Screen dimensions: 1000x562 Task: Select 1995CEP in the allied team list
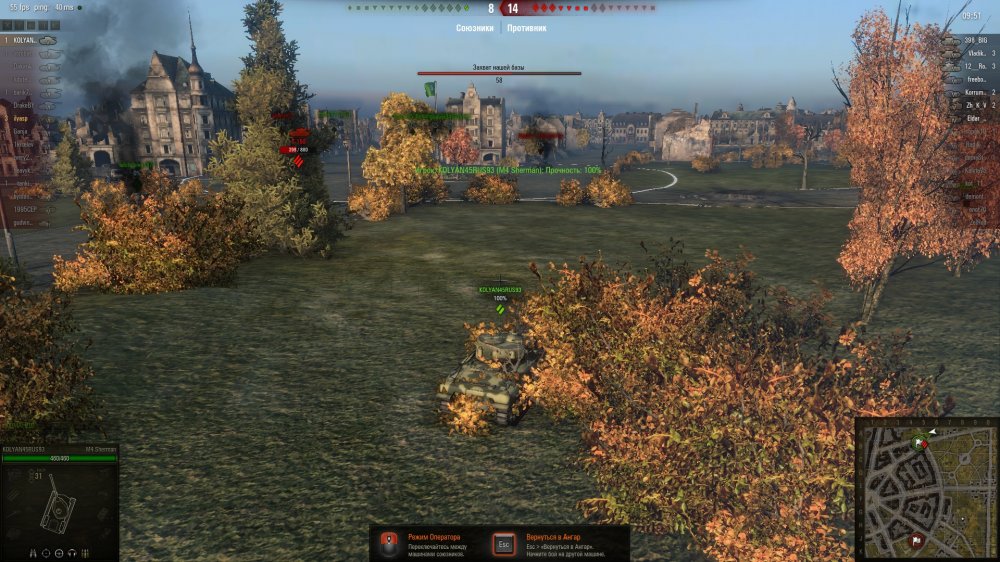(x=22, y=210)
